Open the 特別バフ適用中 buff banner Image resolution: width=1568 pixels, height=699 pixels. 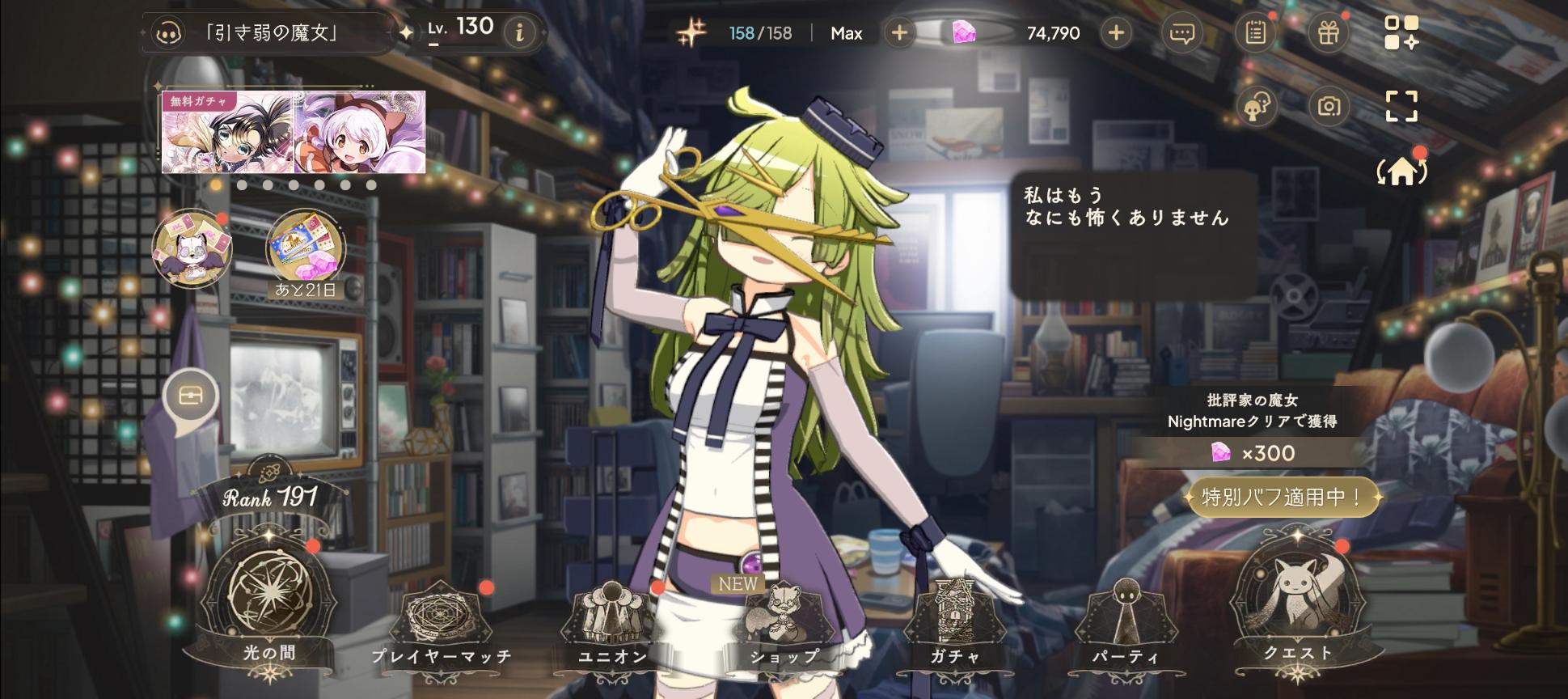(x=1282, y=497)
